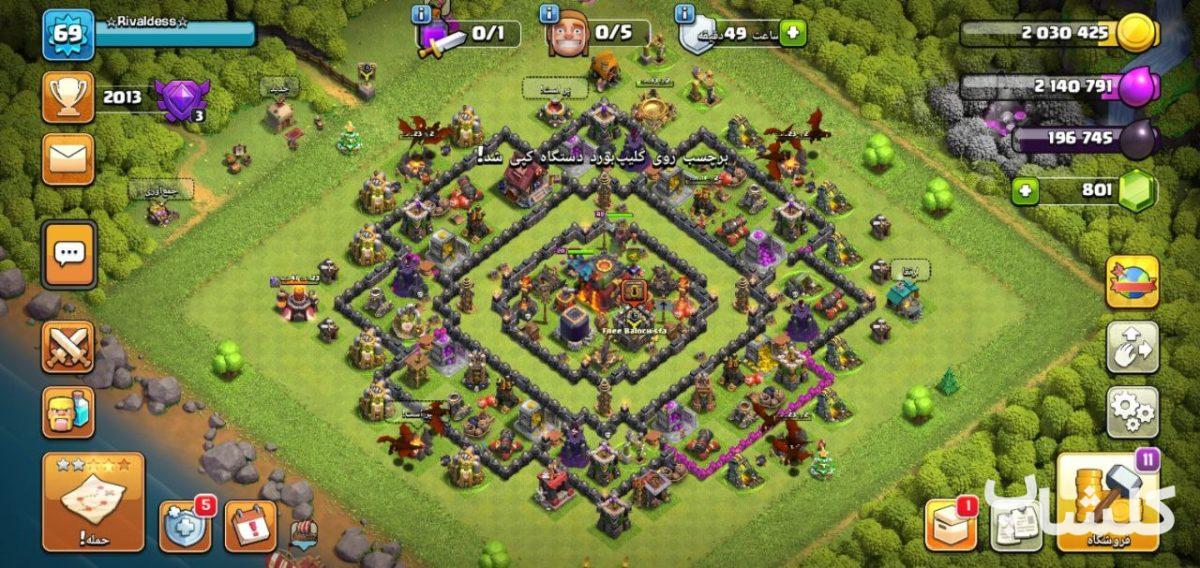This screenshot has width=1200, height=568.
Task: Open the army overview barbarian button
Action: point(68,412)
